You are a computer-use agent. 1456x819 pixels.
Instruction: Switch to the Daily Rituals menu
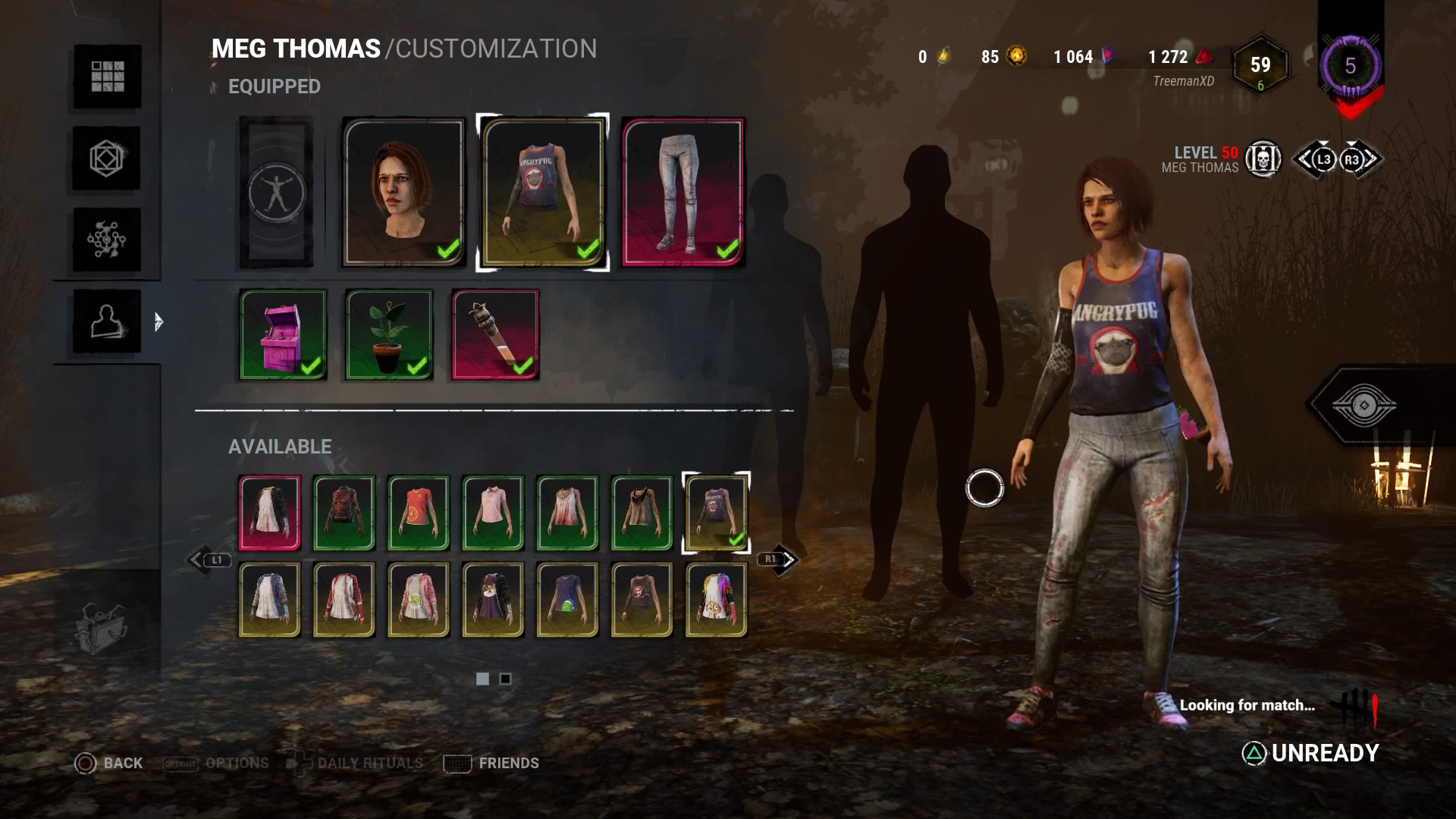(x=372, y=763)
